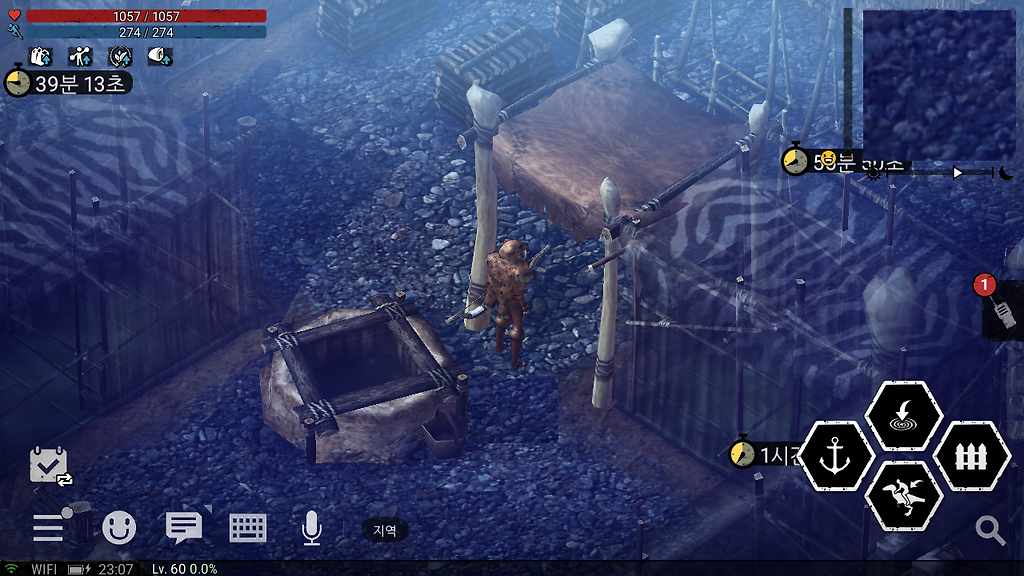1024x576 pixels.
Task: Select the bag weight buff icon
Action: tap(42, 56)
